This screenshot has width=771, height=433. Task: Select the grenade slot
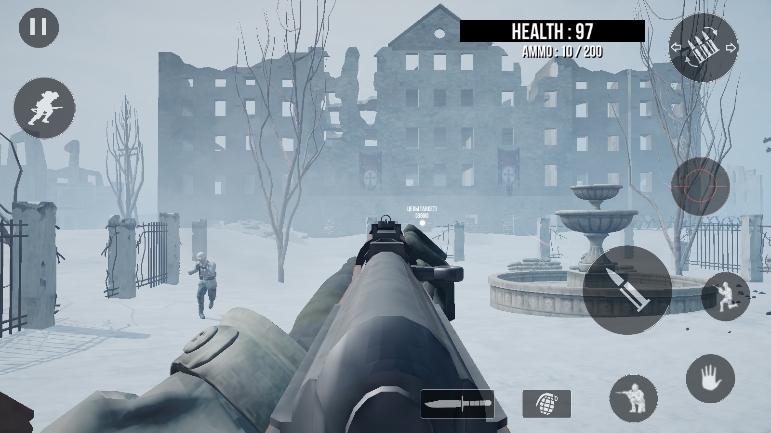point(546,404)
